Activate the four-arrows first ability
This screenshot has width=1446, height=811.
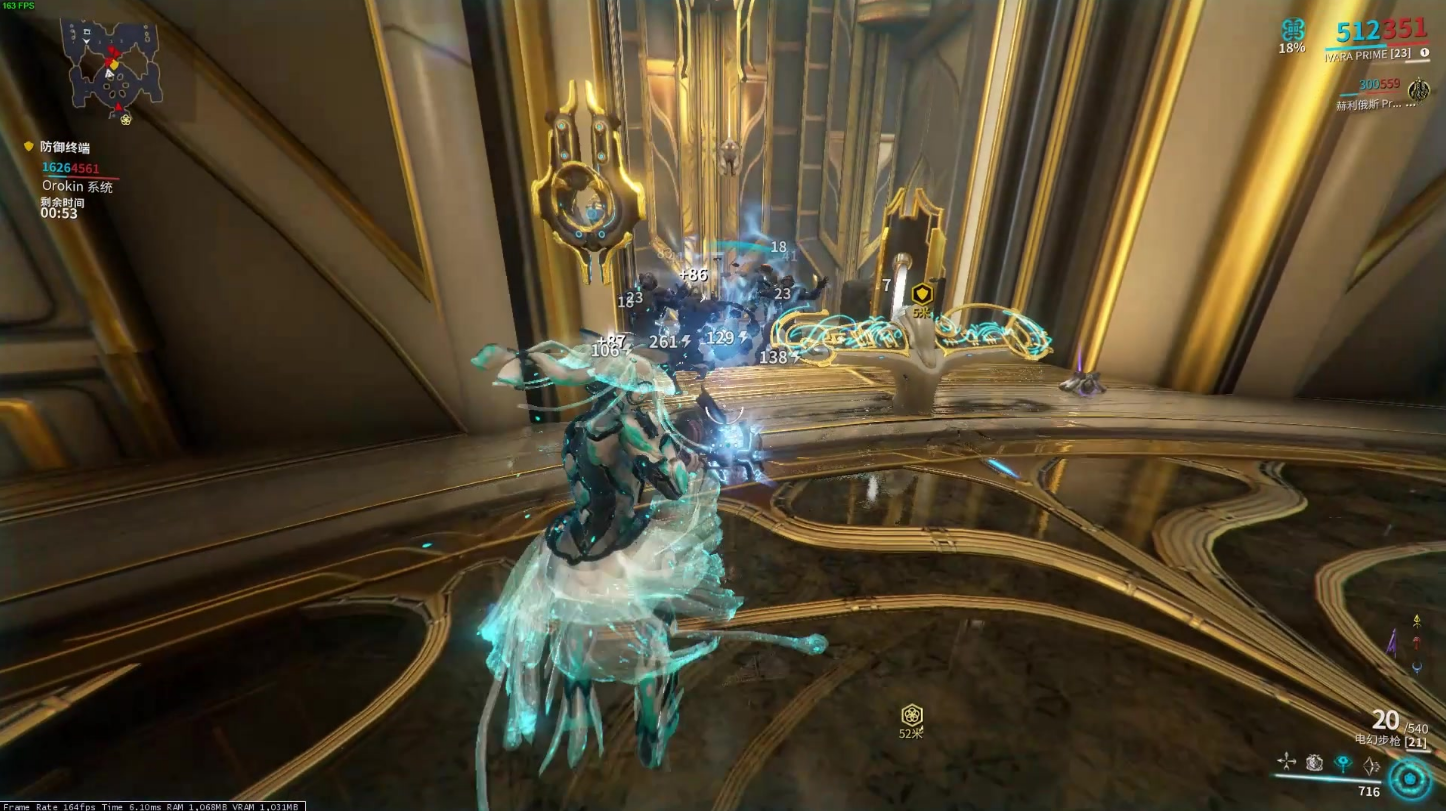[x=1286, y=762]
